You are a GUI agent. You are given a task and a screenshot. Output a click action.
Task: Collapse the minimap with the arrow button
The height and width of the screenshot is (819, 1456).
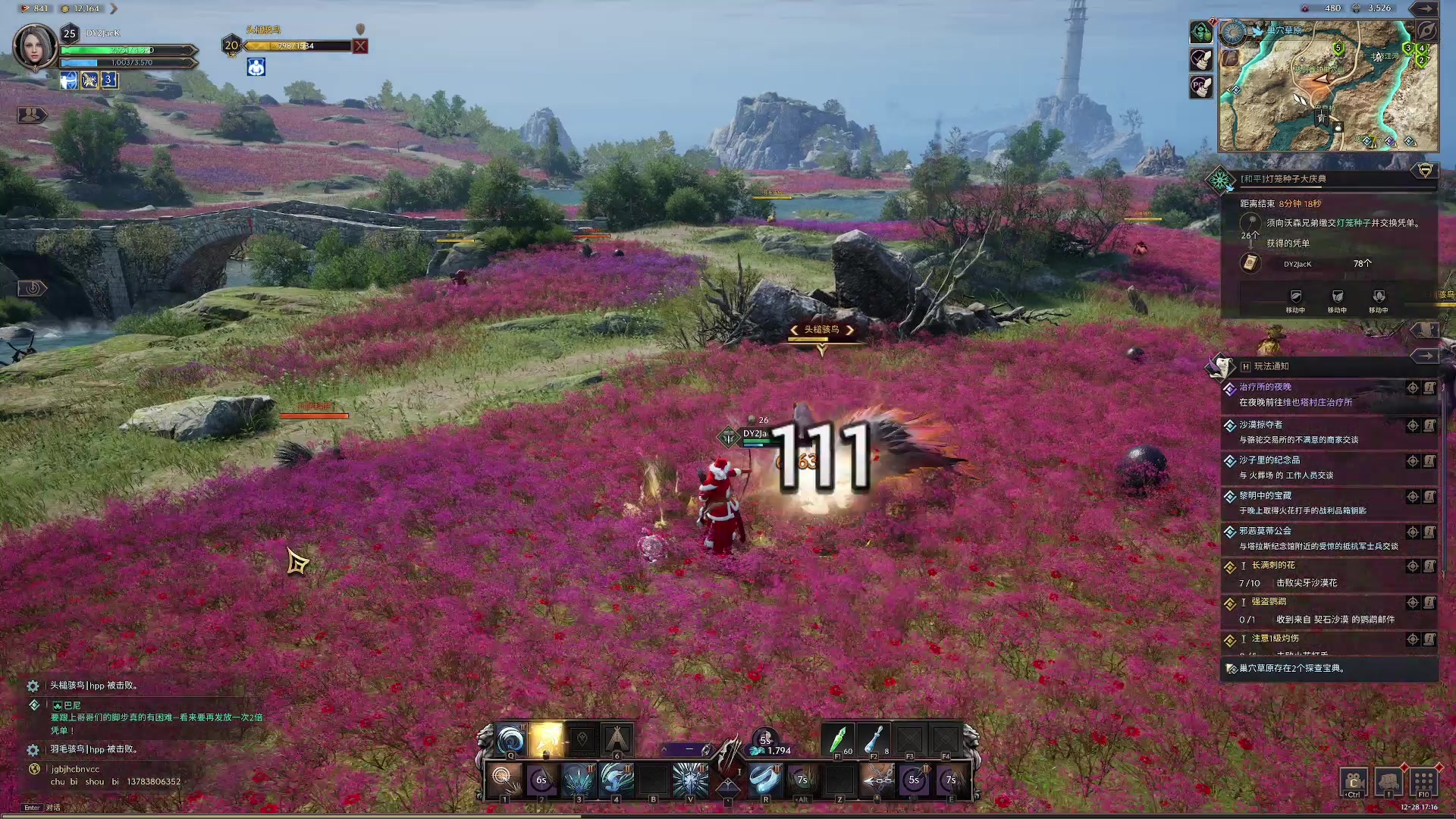click(x=1425, y=8)
